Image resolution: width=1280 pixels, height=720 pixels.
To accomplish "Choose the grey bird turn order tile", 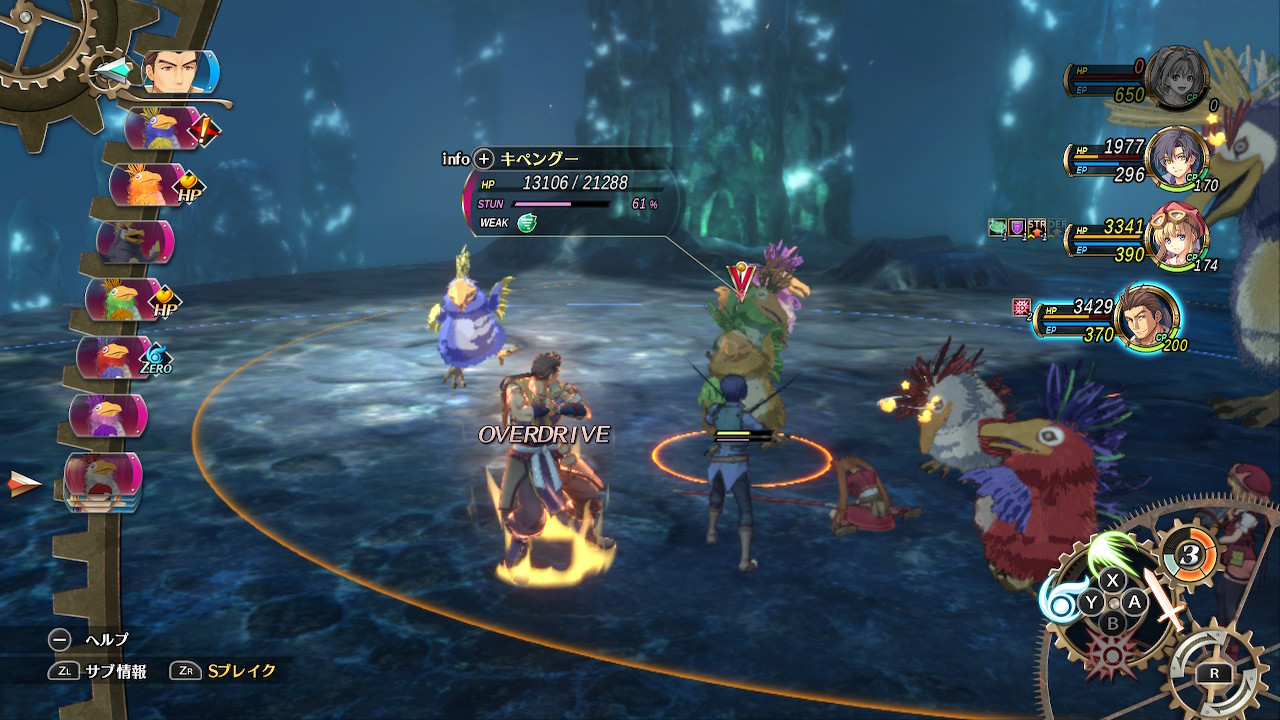I will pyautogui.click(x=135, y=242).
